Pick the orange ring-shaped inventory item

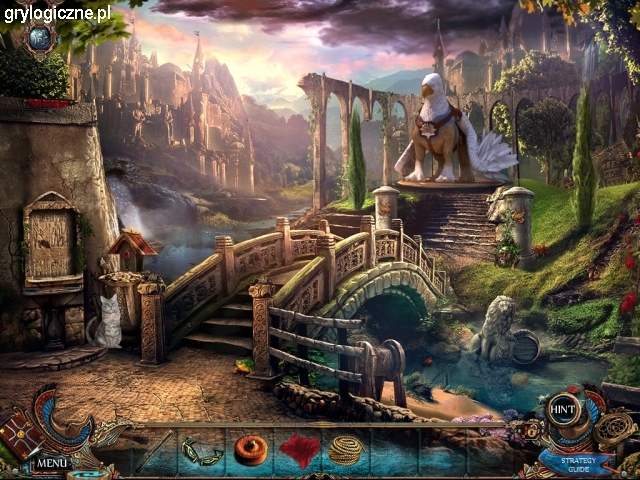[x=251, y=450]
